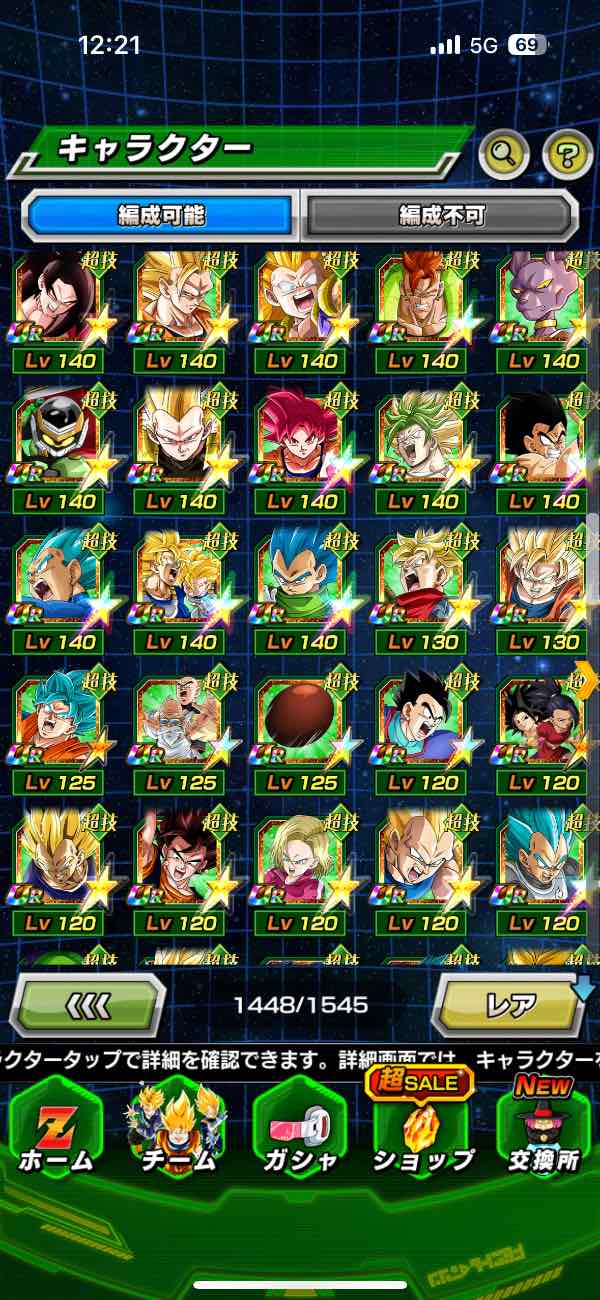Select the Master Roshi character card
The width and height of the screenshot is (600, 1300).
point(180,720)
